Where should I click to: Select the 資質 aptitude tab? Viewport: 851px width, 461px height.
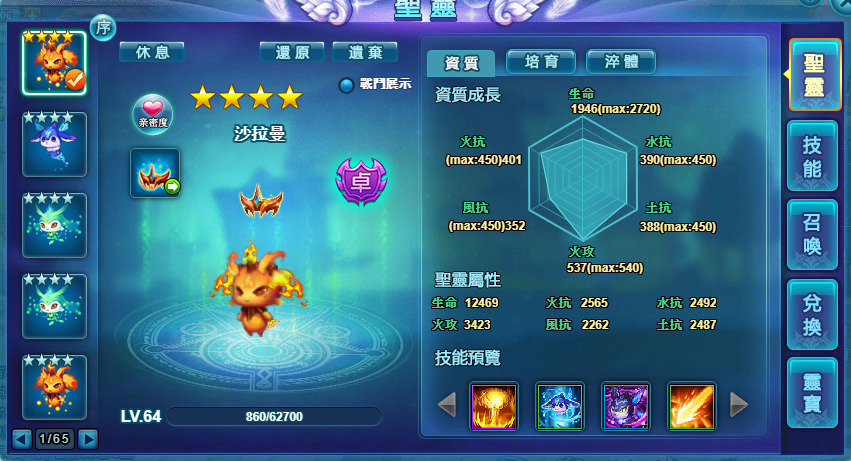coord(461,63)
